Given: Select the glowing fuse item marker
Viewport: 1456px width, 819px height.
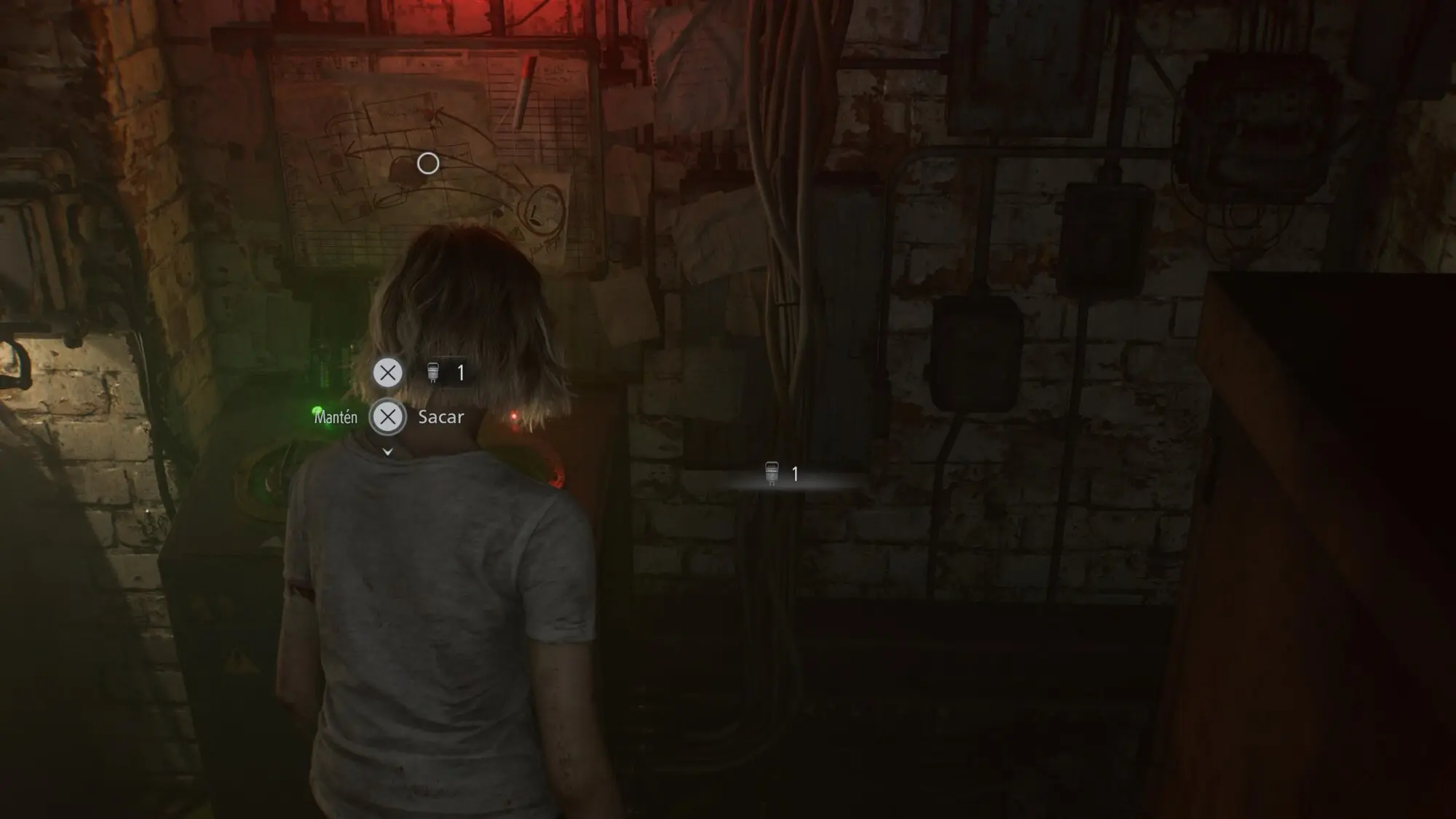Looking at the screenshot, I should (773, 474).
